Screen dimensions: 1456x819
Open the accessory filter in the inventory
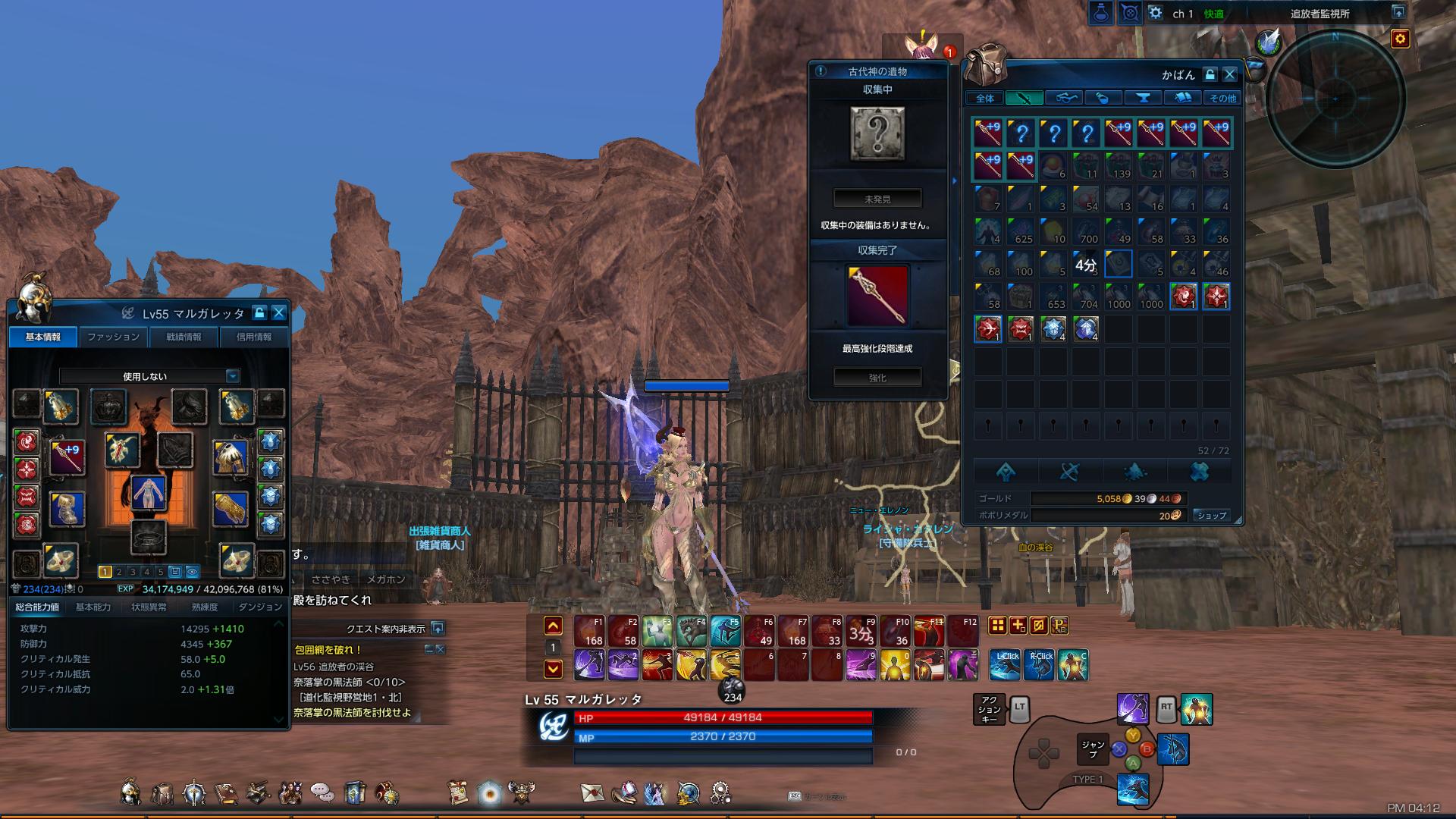[x=1065, y=97]
